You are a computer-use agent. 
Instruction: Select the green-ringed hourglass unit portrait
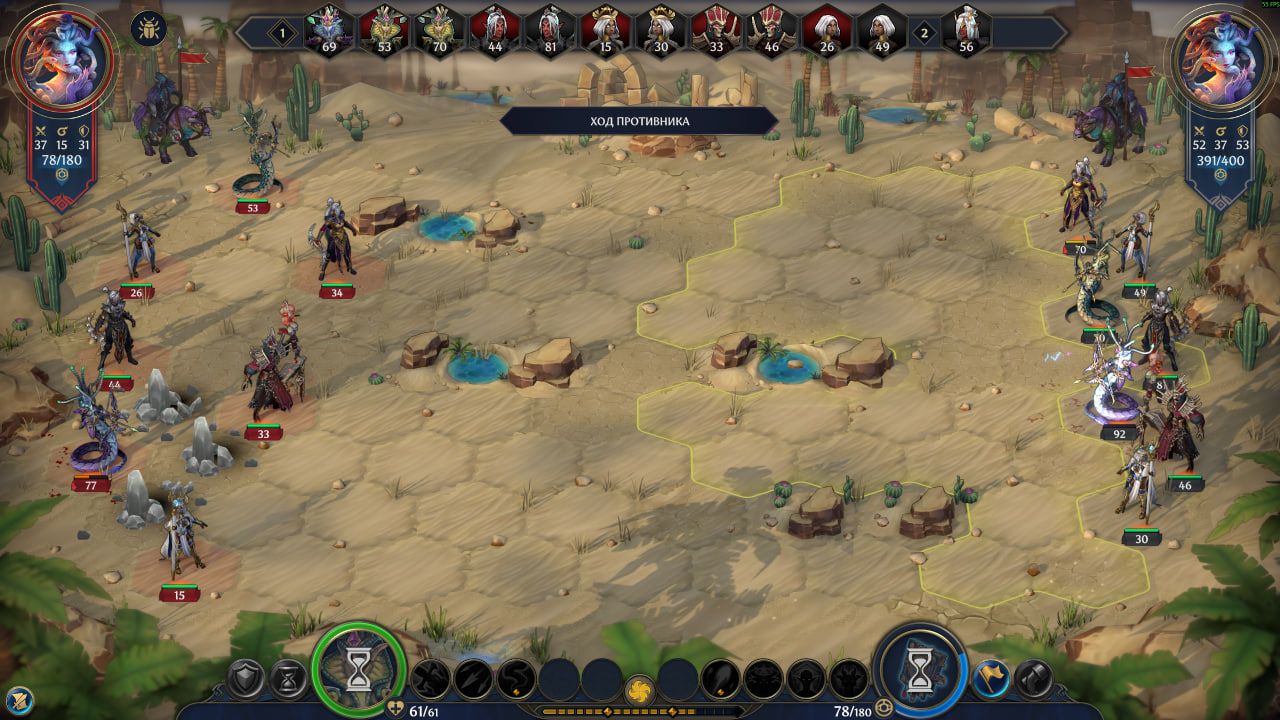pos(358,669)
